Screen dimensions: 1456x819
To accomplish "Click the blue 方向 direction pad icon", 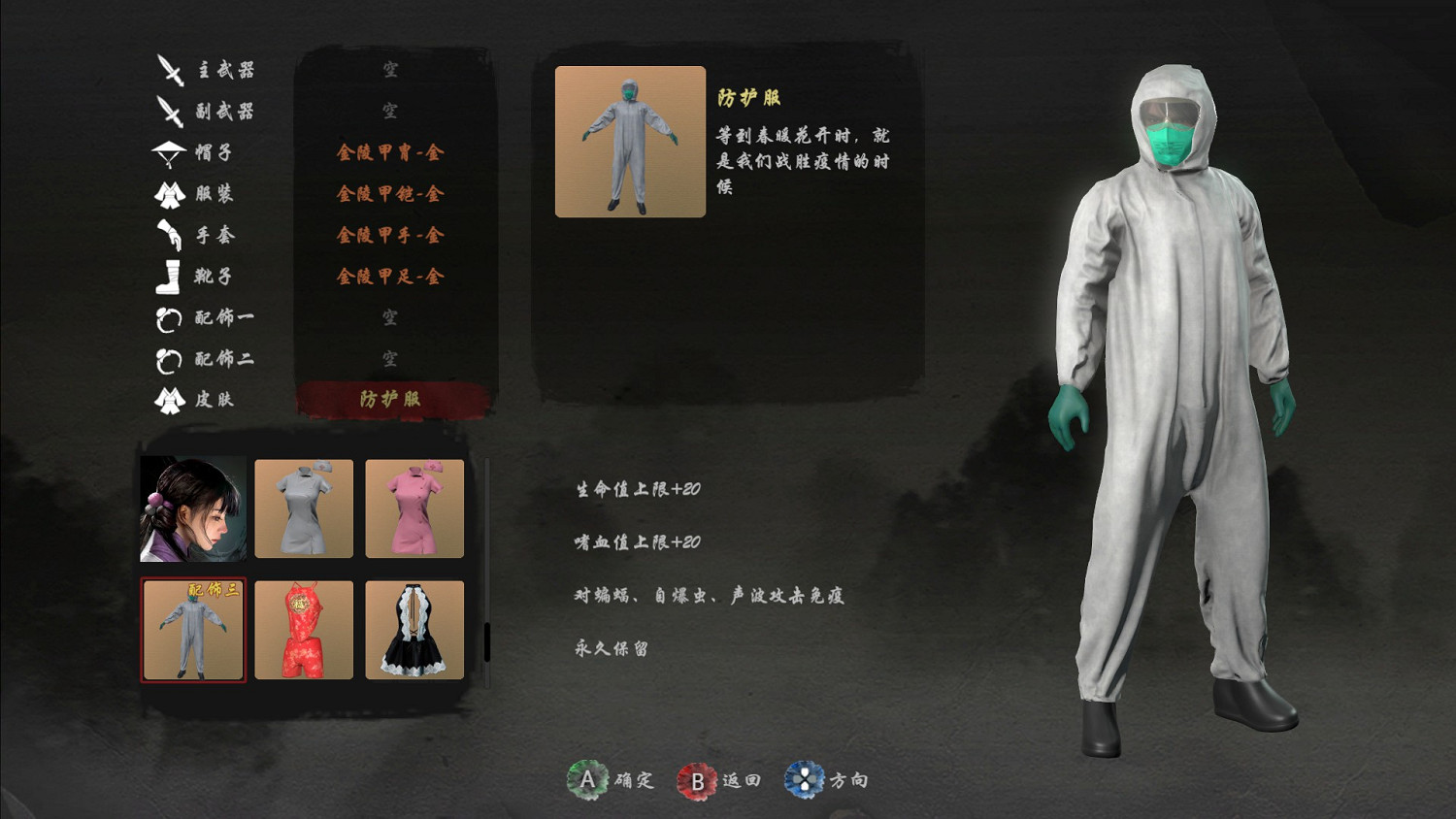I will pyautogui.click(x=805, y=779).
